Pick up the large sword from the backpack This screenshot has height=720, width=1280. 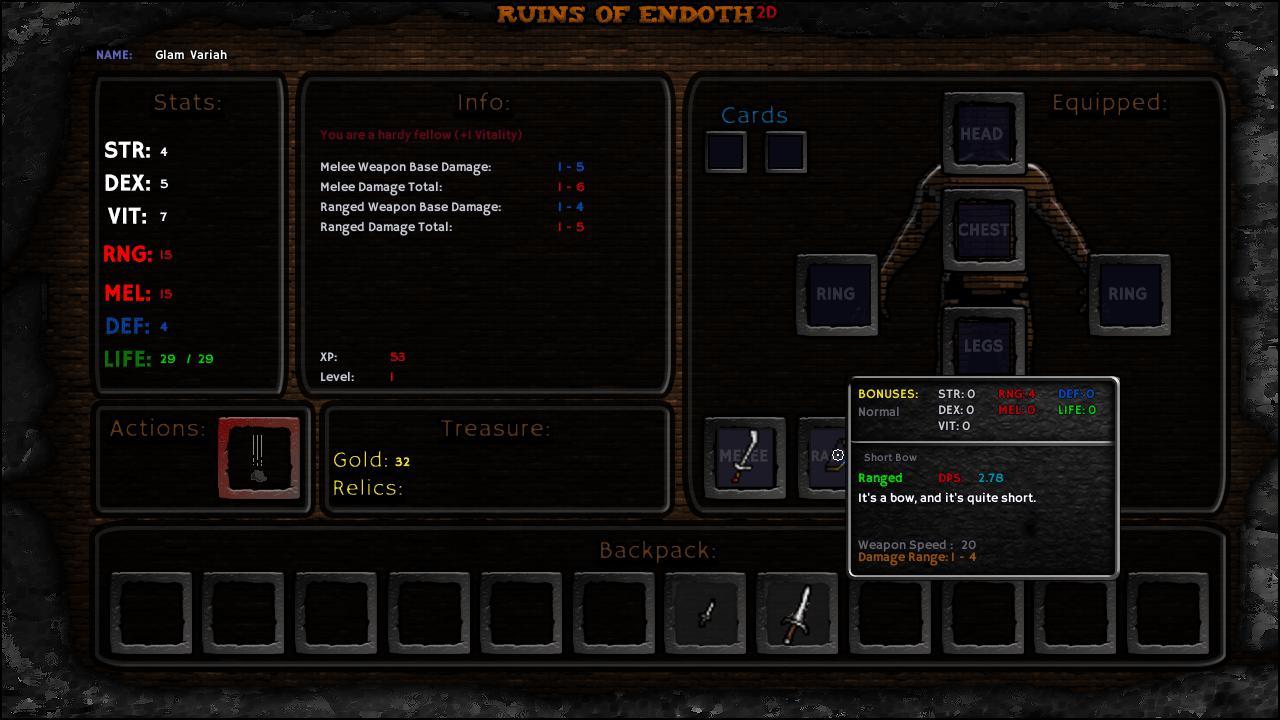click(x=797, y=611)
